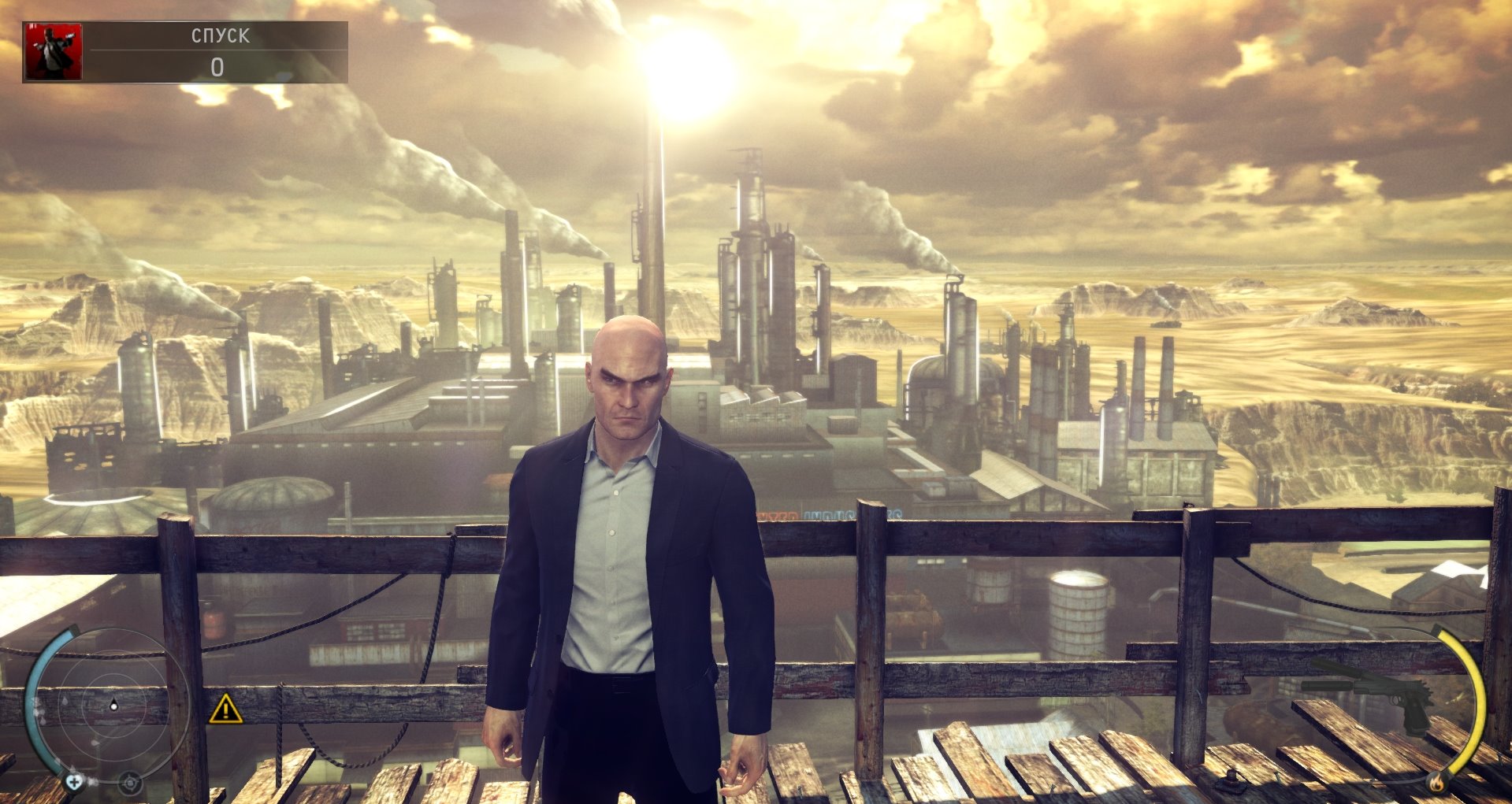Viewport: 1512px width, 804px height.
Task: Select the СПУСК mission score panel
Action: [218, 52]
